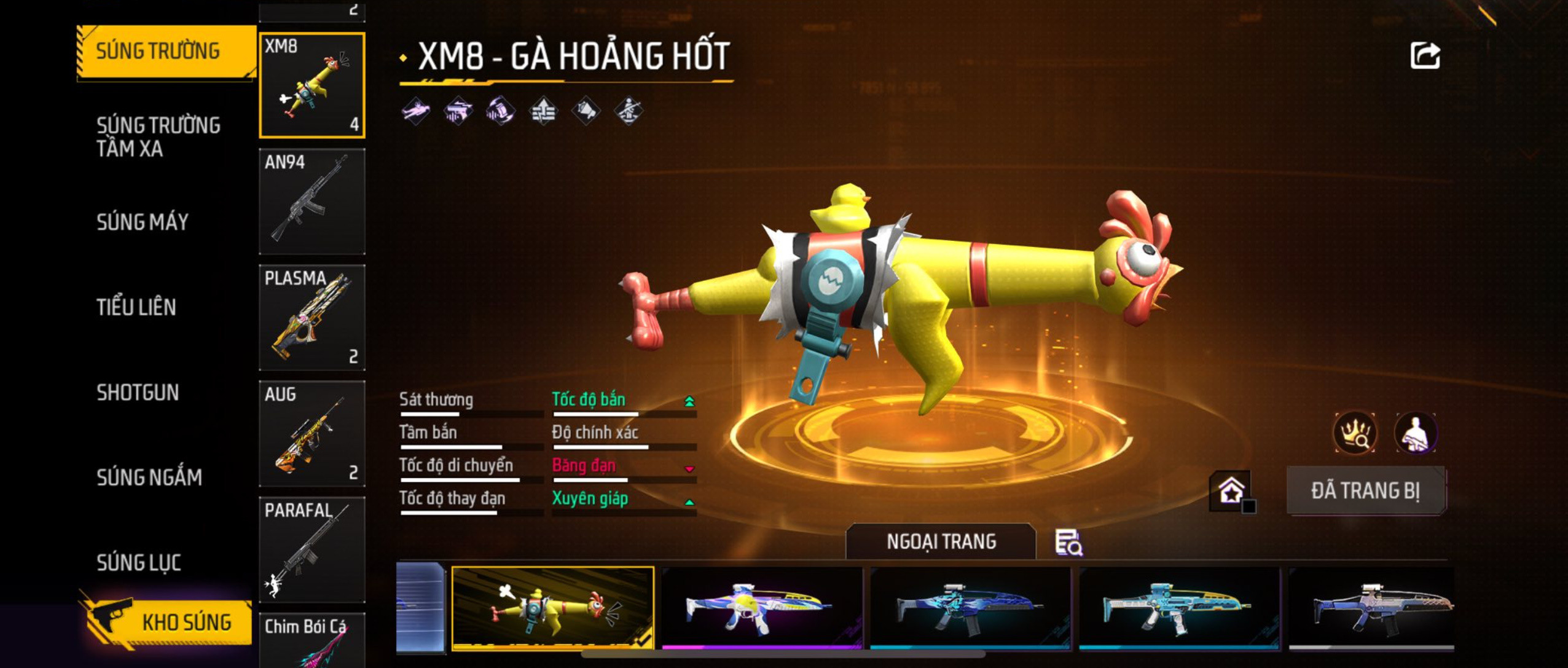Select the XM8 weapon tile

point(312,85)
